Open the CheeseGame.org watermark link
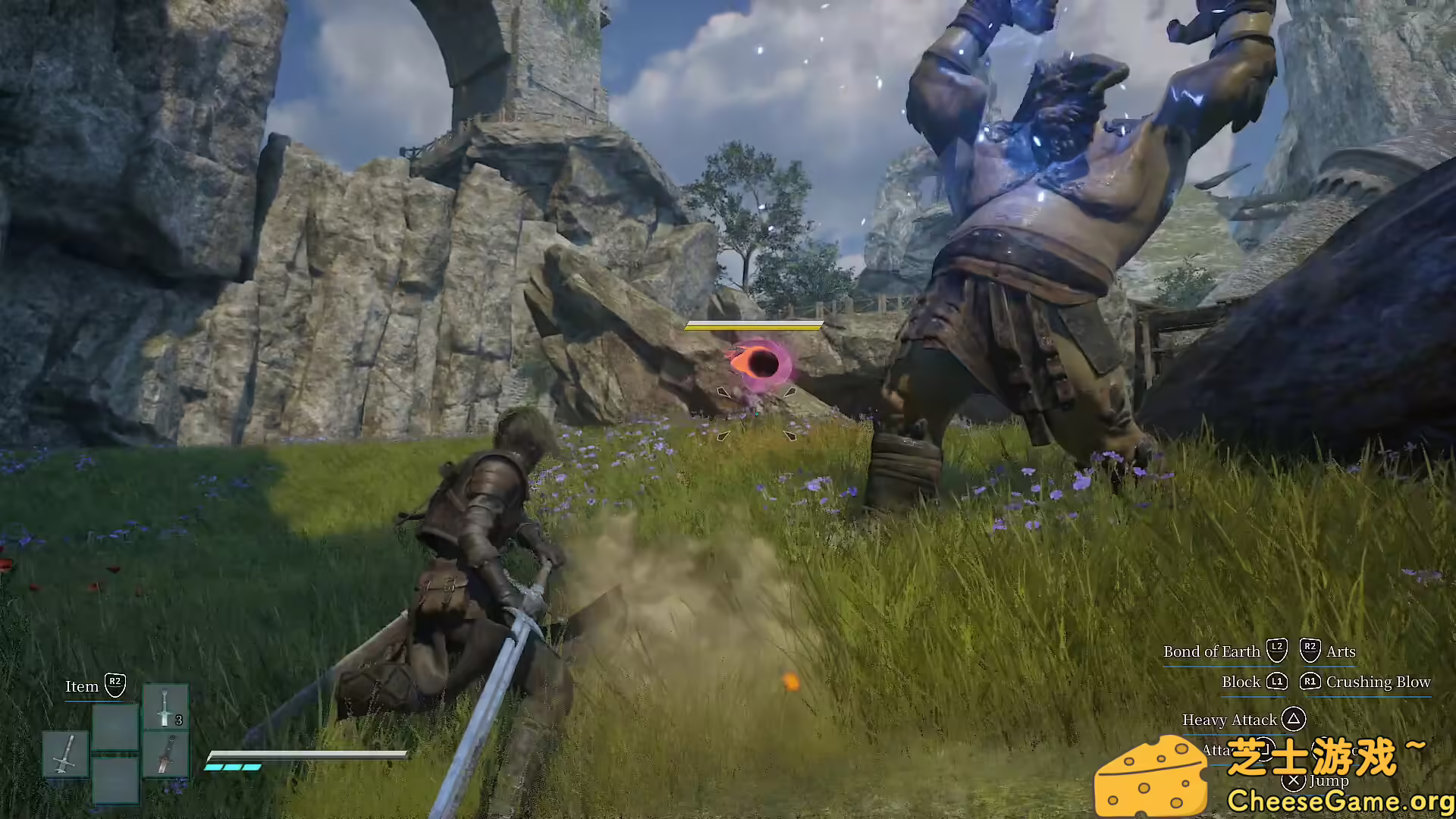 point(1339,801)
